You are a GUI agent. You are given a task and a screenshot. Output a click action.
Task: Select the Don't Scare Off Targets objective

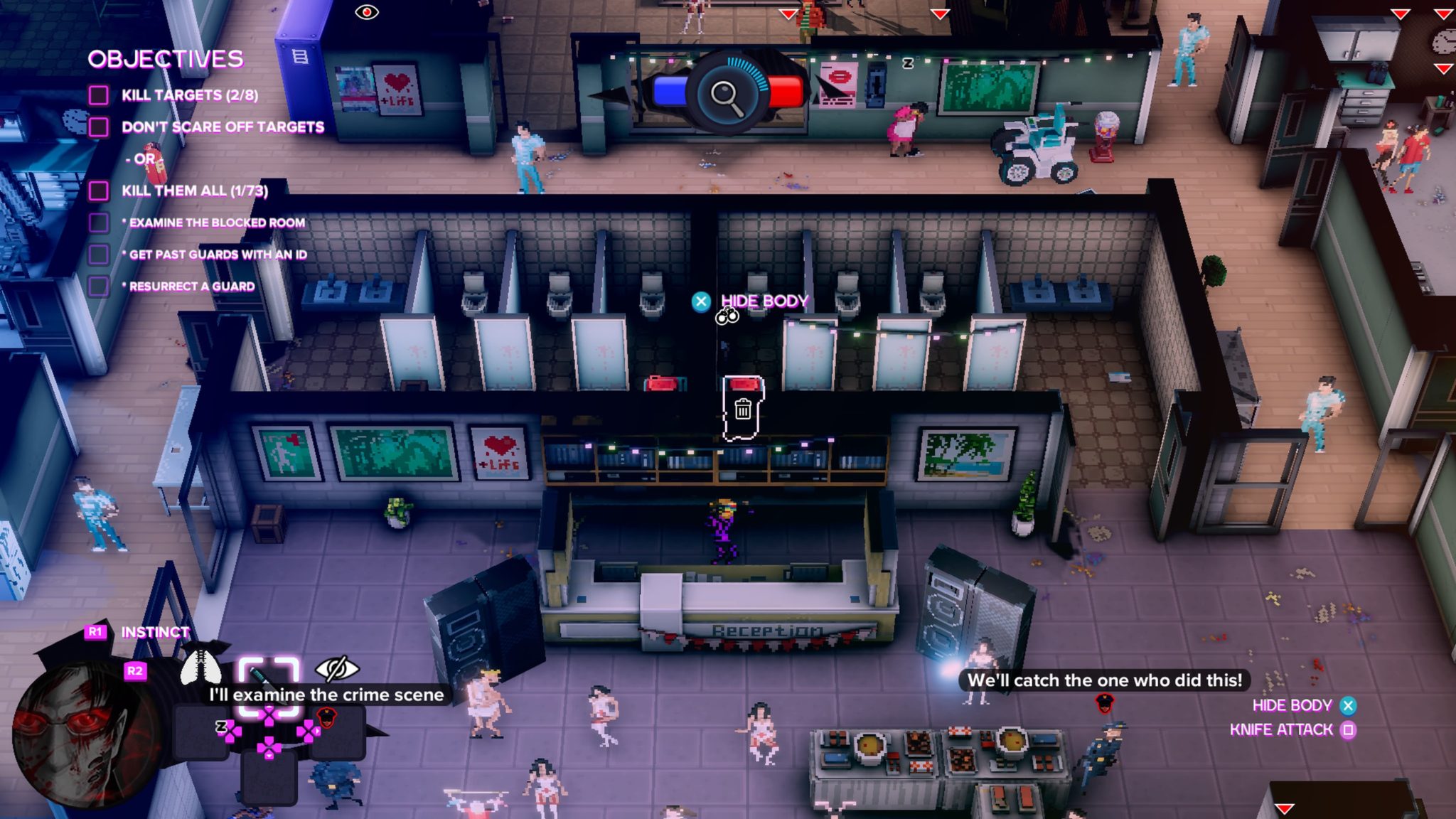coord(222,127)
